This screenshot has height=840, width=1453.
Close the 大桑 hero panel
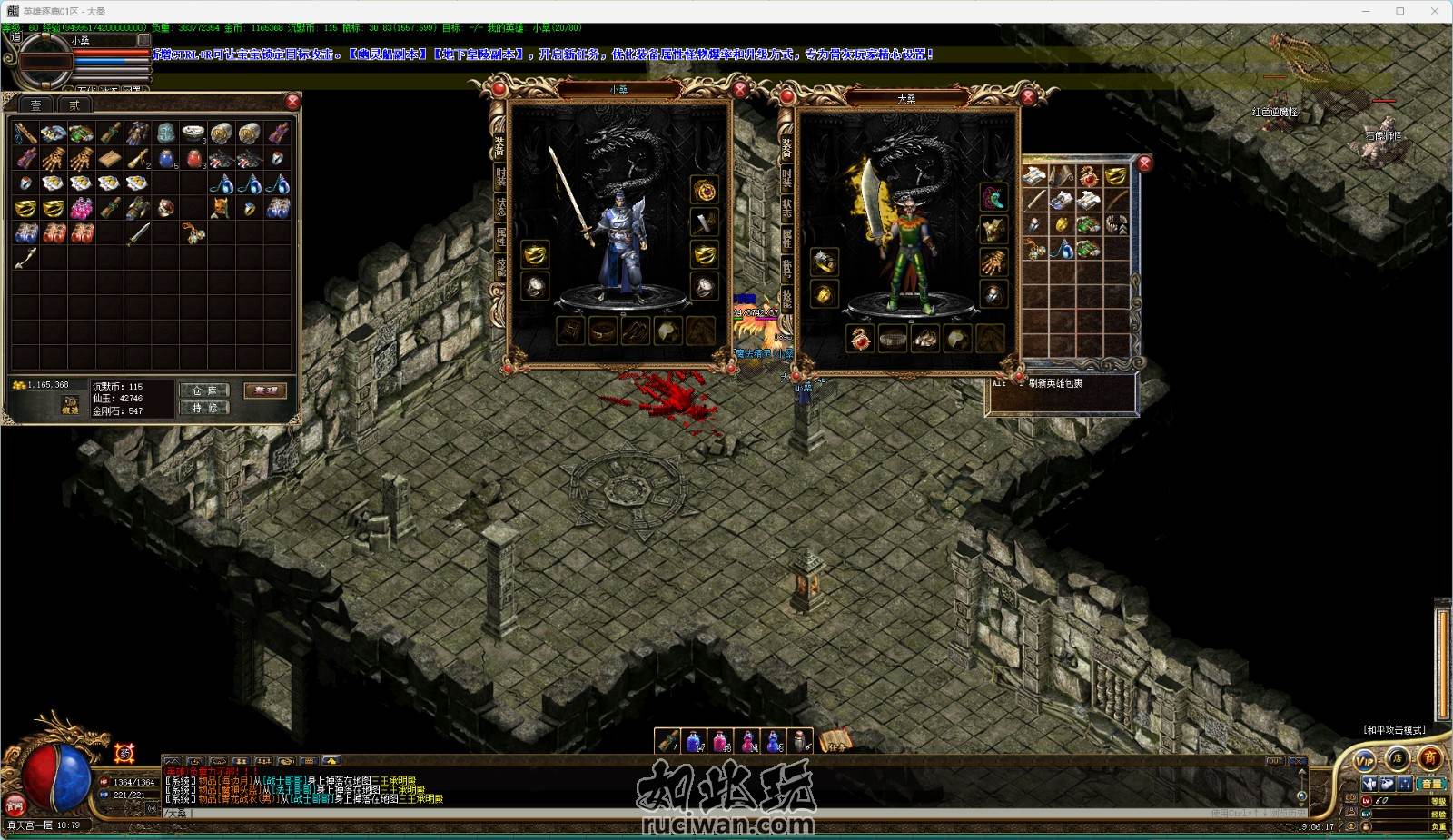coord(1028,96)
